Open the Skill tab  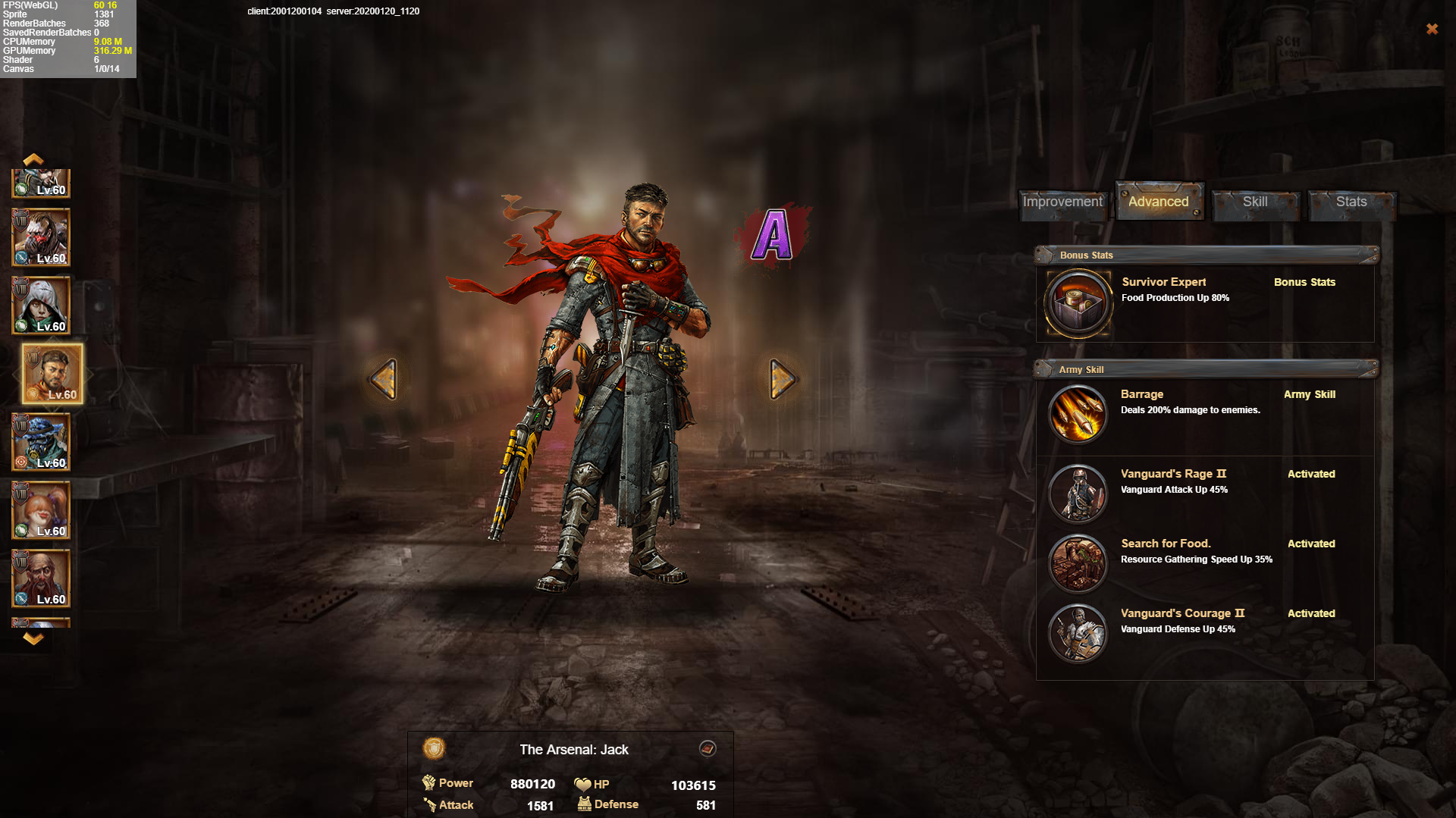point(1255,202)
